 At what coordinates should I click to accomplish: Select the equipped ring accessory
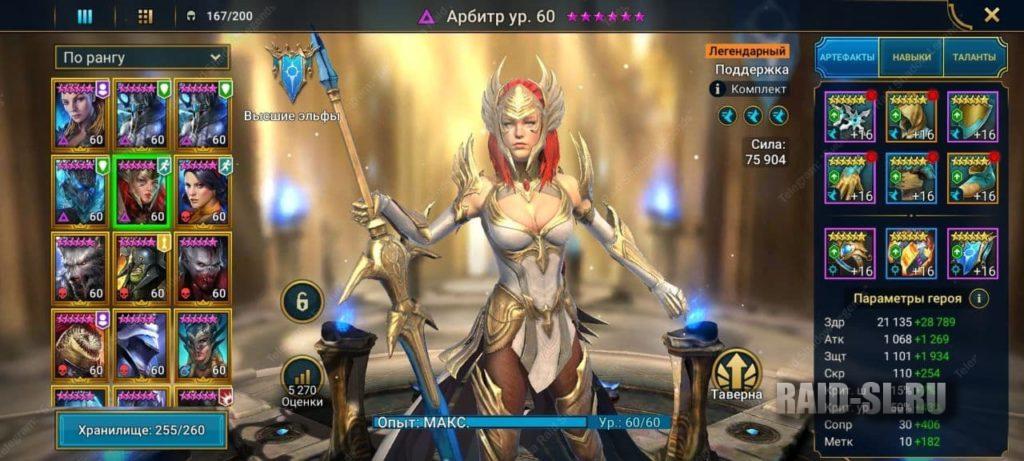[849, 254]
